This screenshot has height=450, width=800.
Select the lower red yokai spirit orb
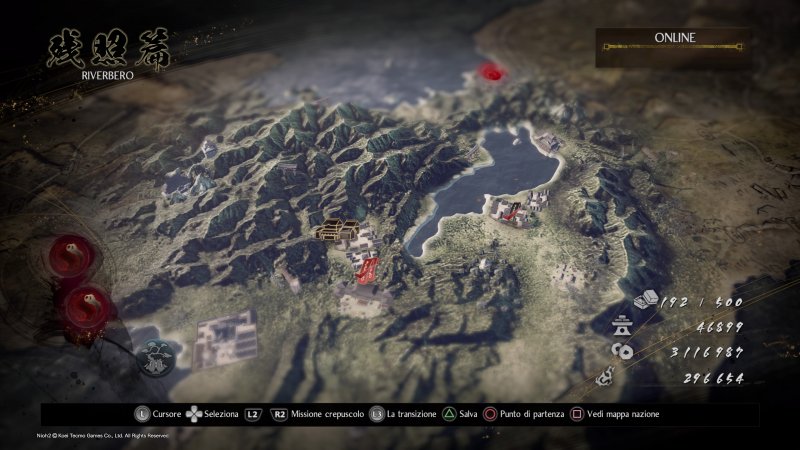[86, 299]
